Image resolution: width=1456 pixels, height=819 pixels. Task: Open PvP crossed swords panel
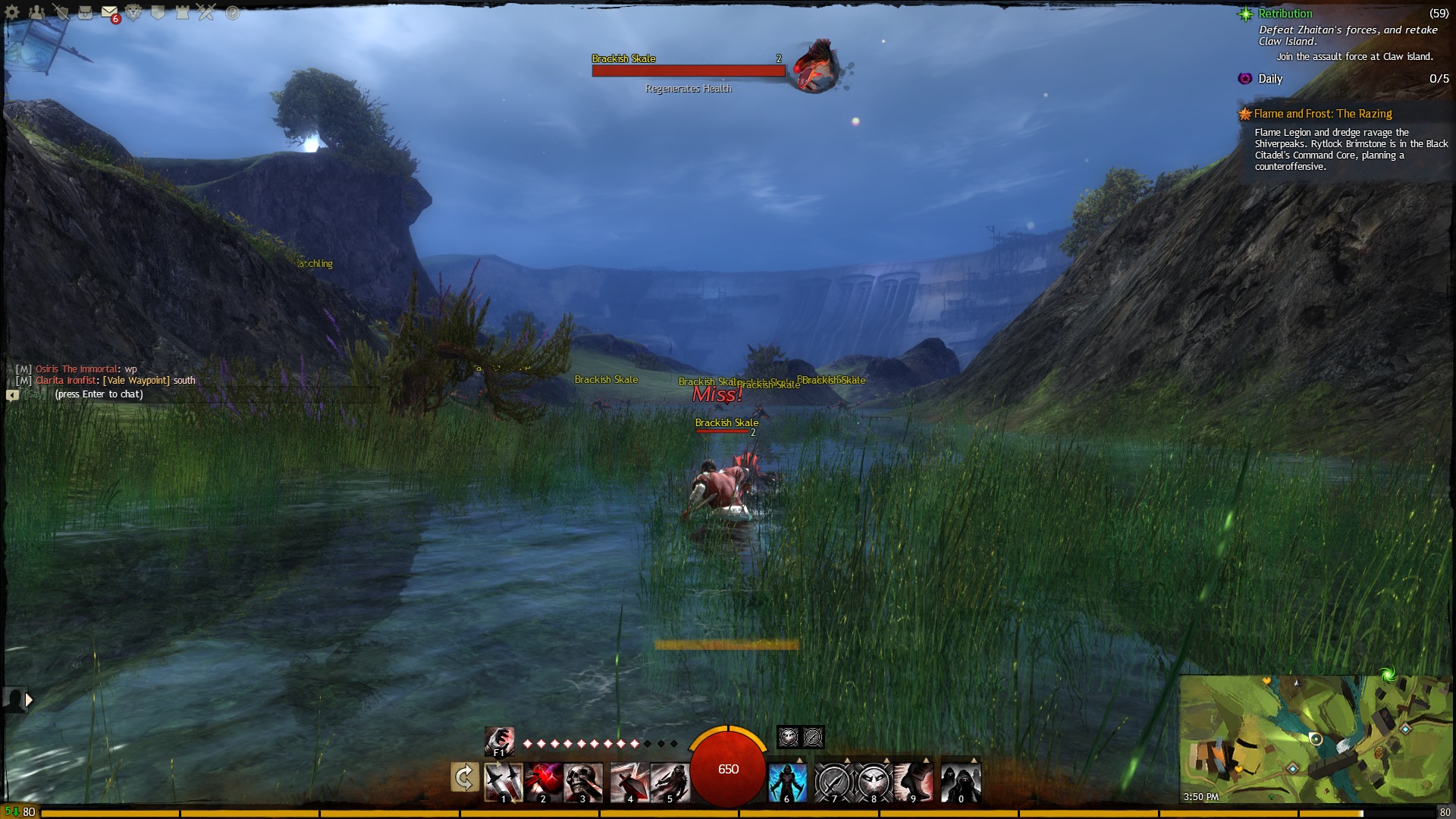[x=207, y=13]
